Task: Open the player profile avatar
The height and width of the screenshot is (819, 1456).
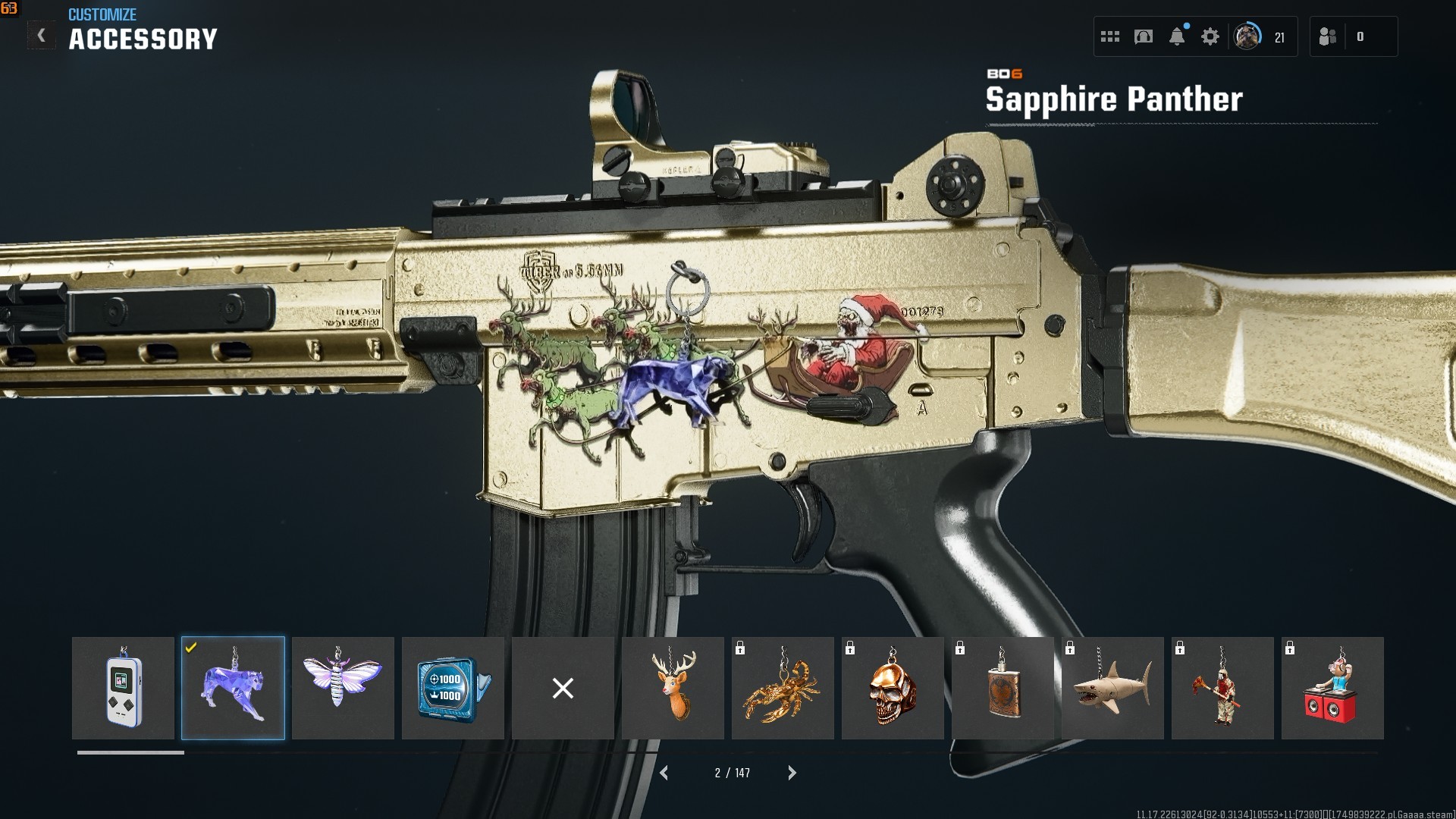Action: pos(1247,36)
